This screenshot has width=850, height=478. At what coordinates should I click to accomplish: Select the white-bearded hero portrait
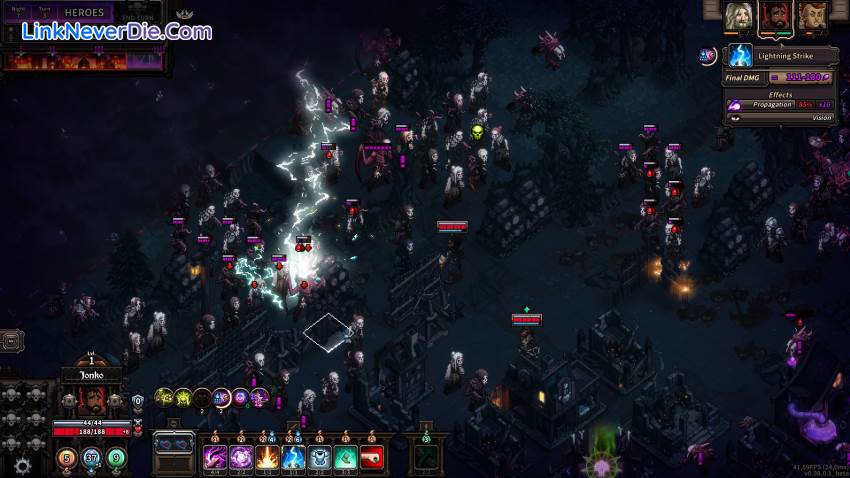click(740, 15)
